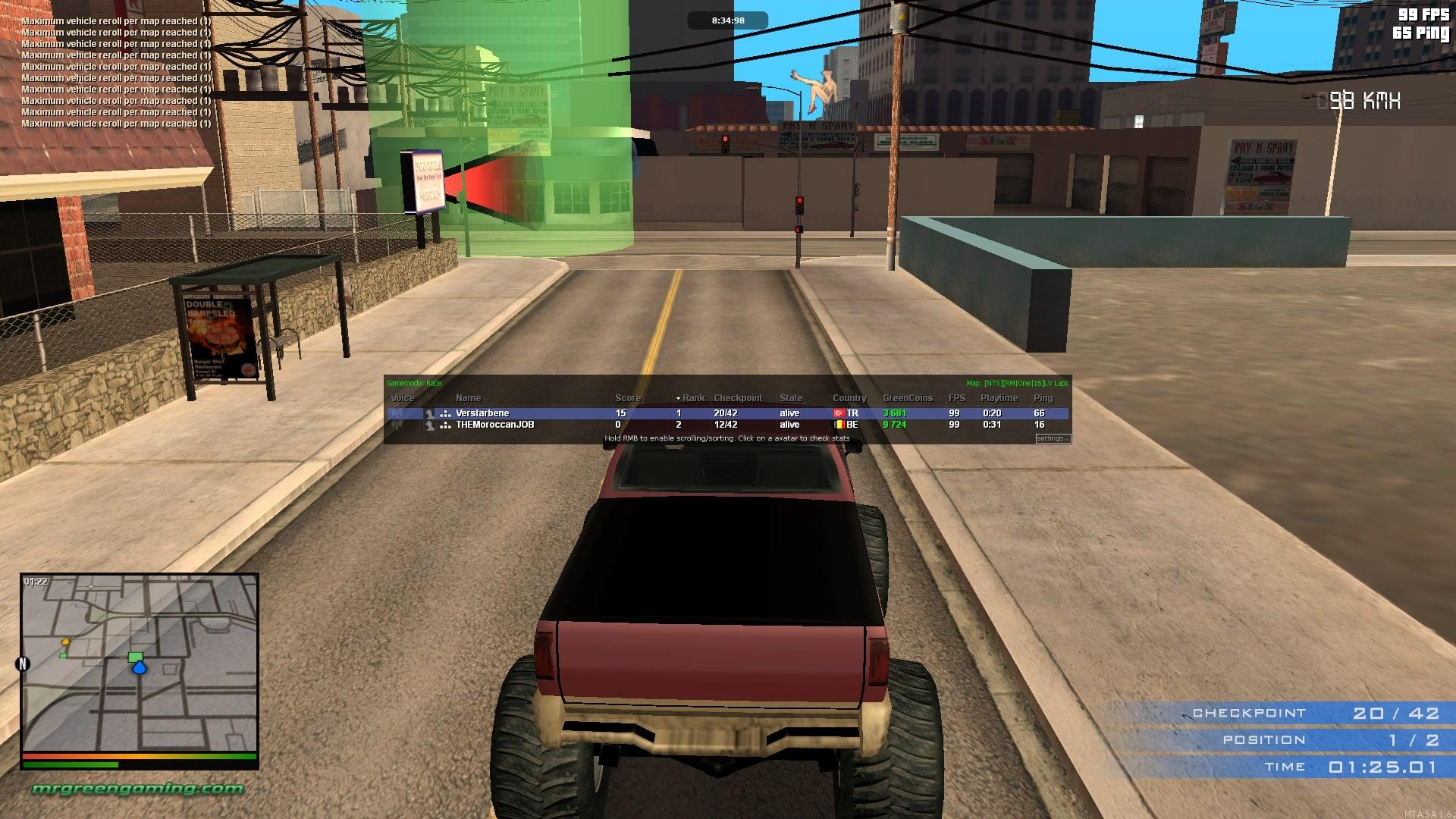
Task: Select the Verstarbene player row
Action: [x=531, y=413]
